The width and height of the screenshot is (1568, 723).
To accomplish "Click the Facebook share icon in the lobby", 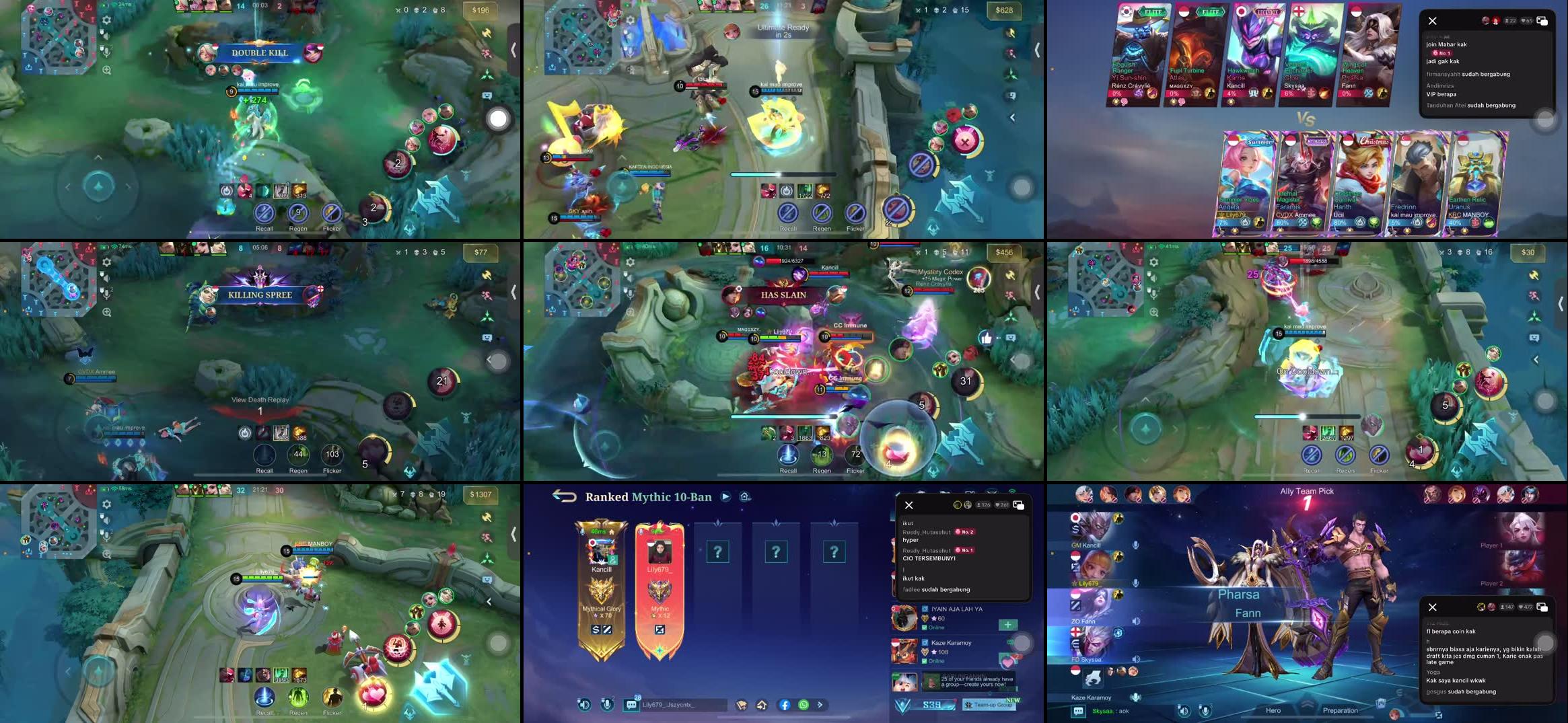I will (x=786, y=704).
